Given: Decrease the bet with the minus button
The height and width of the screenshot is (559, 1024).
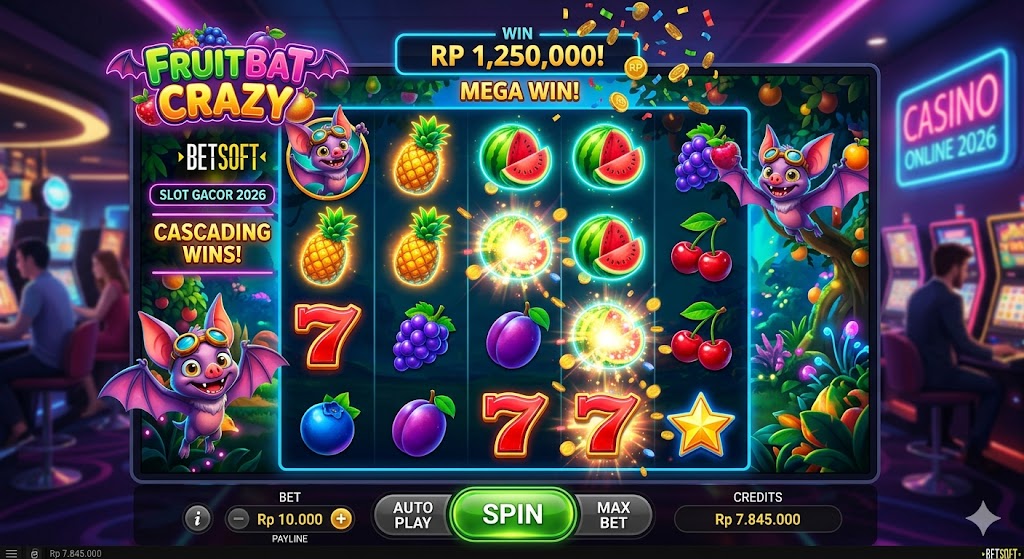Looking at the screenshot, I should pos(238,518).
